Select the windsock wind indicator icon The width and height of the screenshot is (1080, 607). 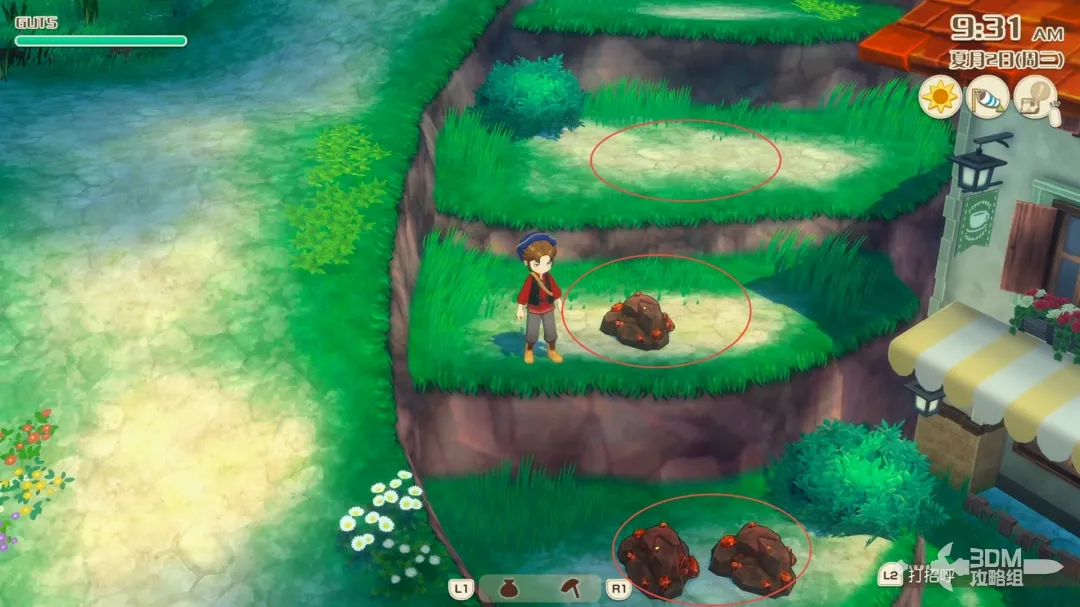(x=986, y=98)
